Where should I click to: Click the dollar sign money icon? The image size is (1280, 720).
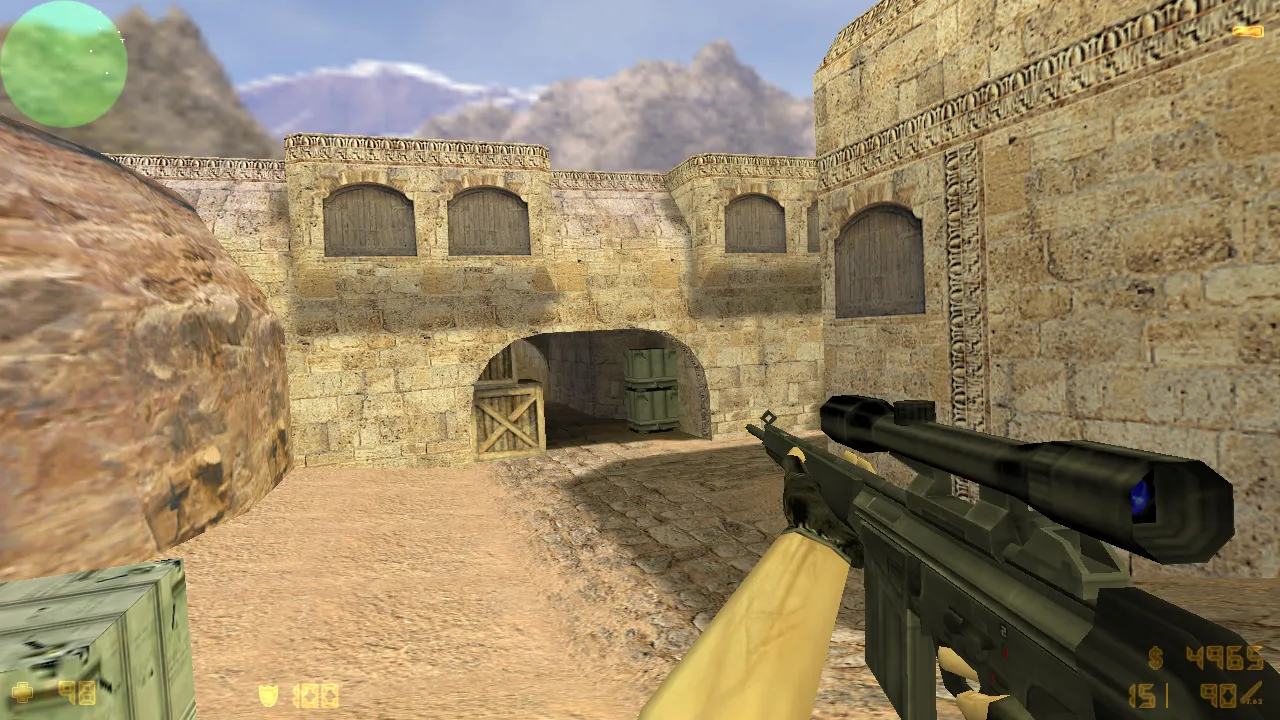[x=1155, y=656]
